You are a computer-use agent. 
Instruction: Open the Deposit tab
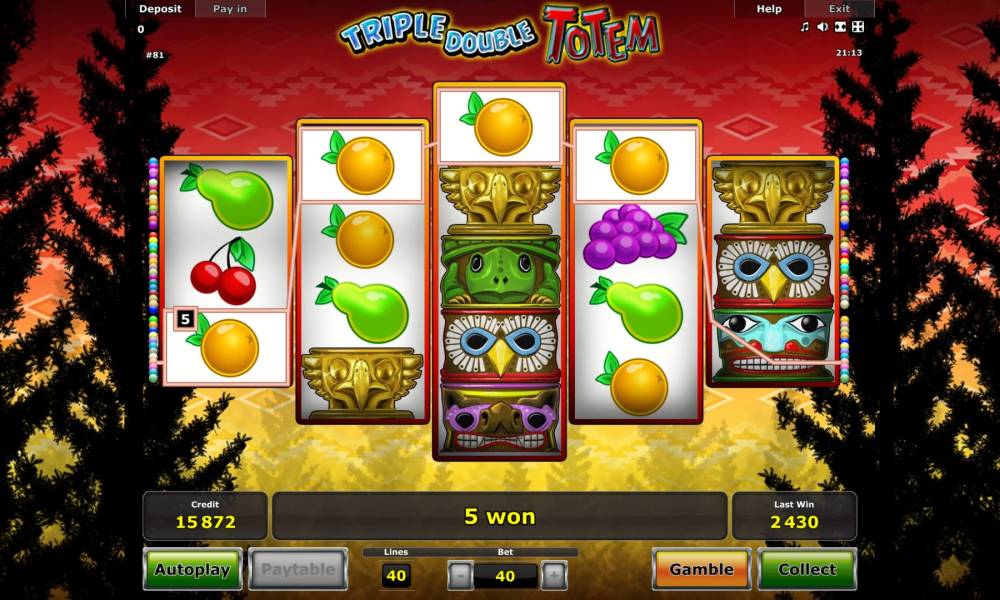160,9
